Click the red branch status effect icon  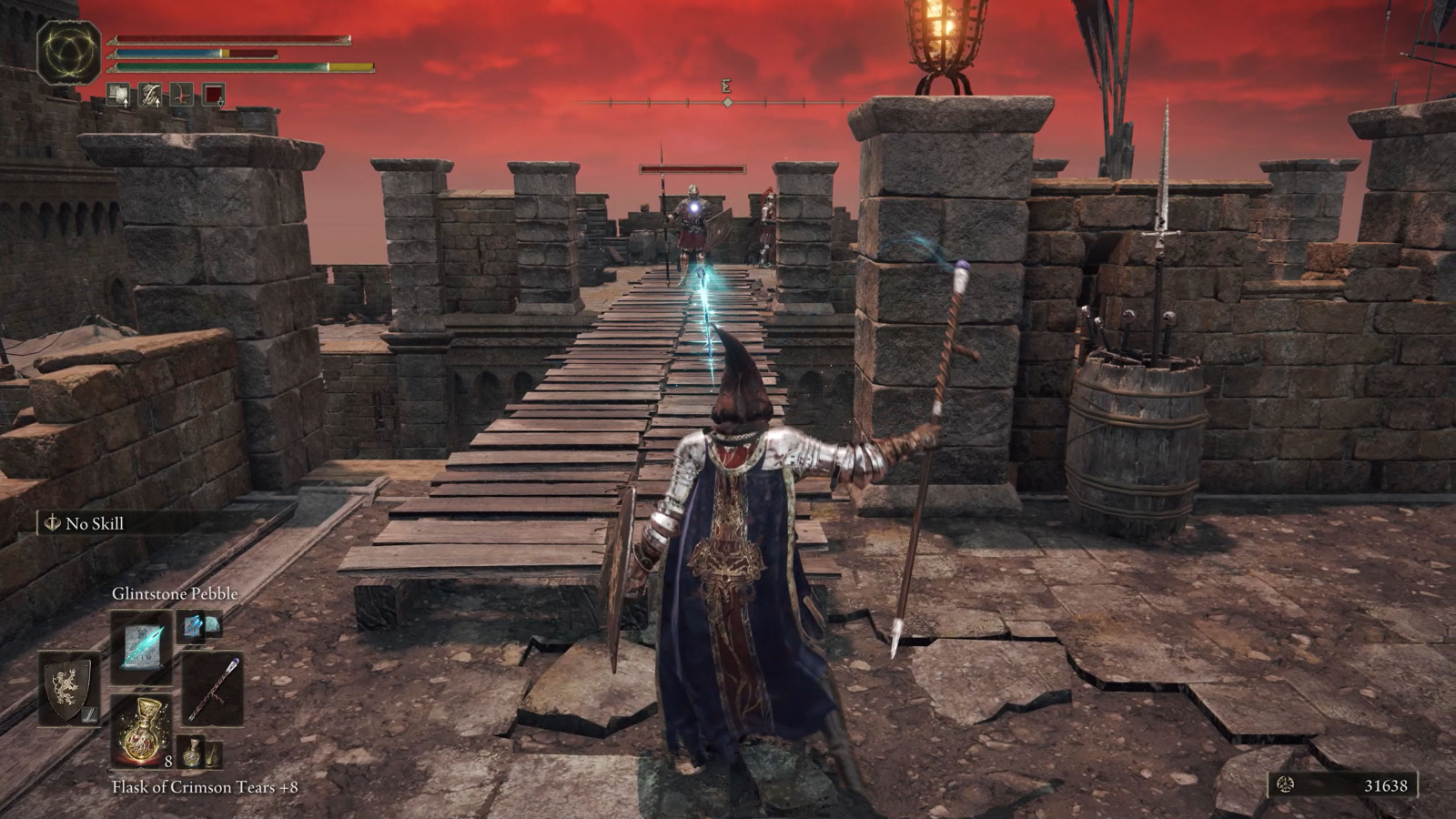coord(182,95)
